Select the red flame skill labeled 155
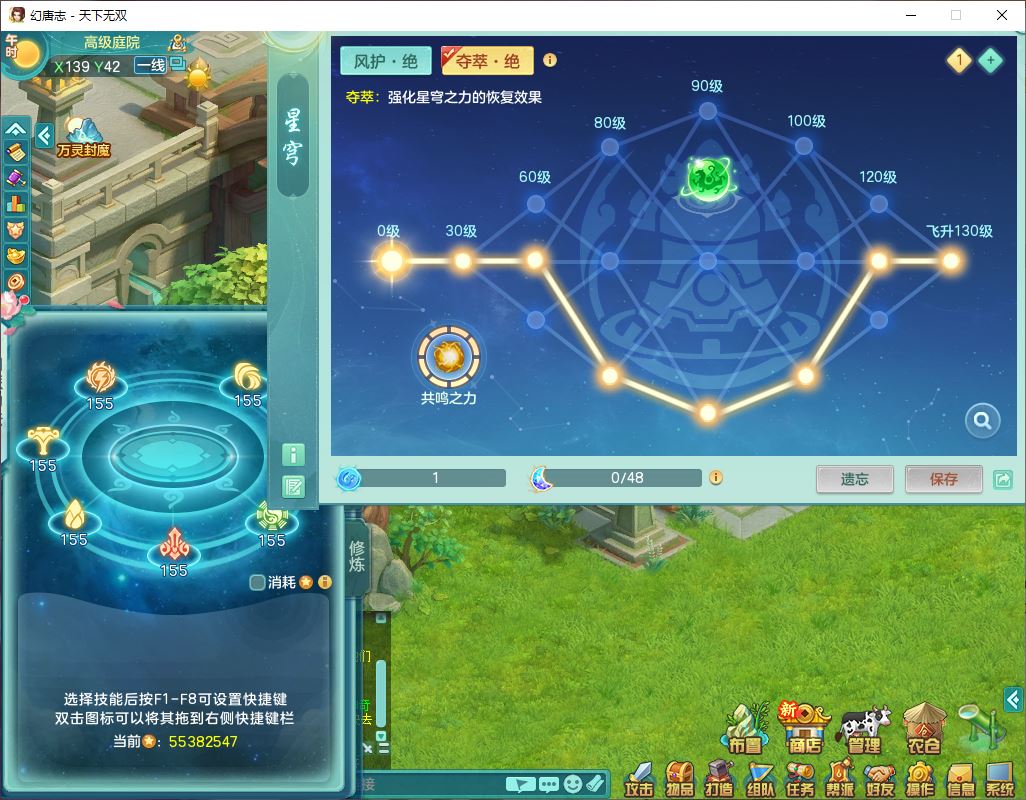Screen dimensions: 1026x800 tap(174, 546)
